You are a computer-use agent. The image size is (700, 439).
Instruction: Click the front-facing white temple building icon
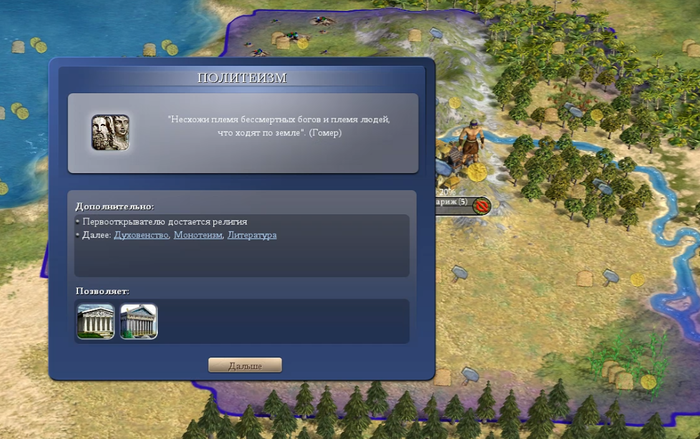click(96, 321)
